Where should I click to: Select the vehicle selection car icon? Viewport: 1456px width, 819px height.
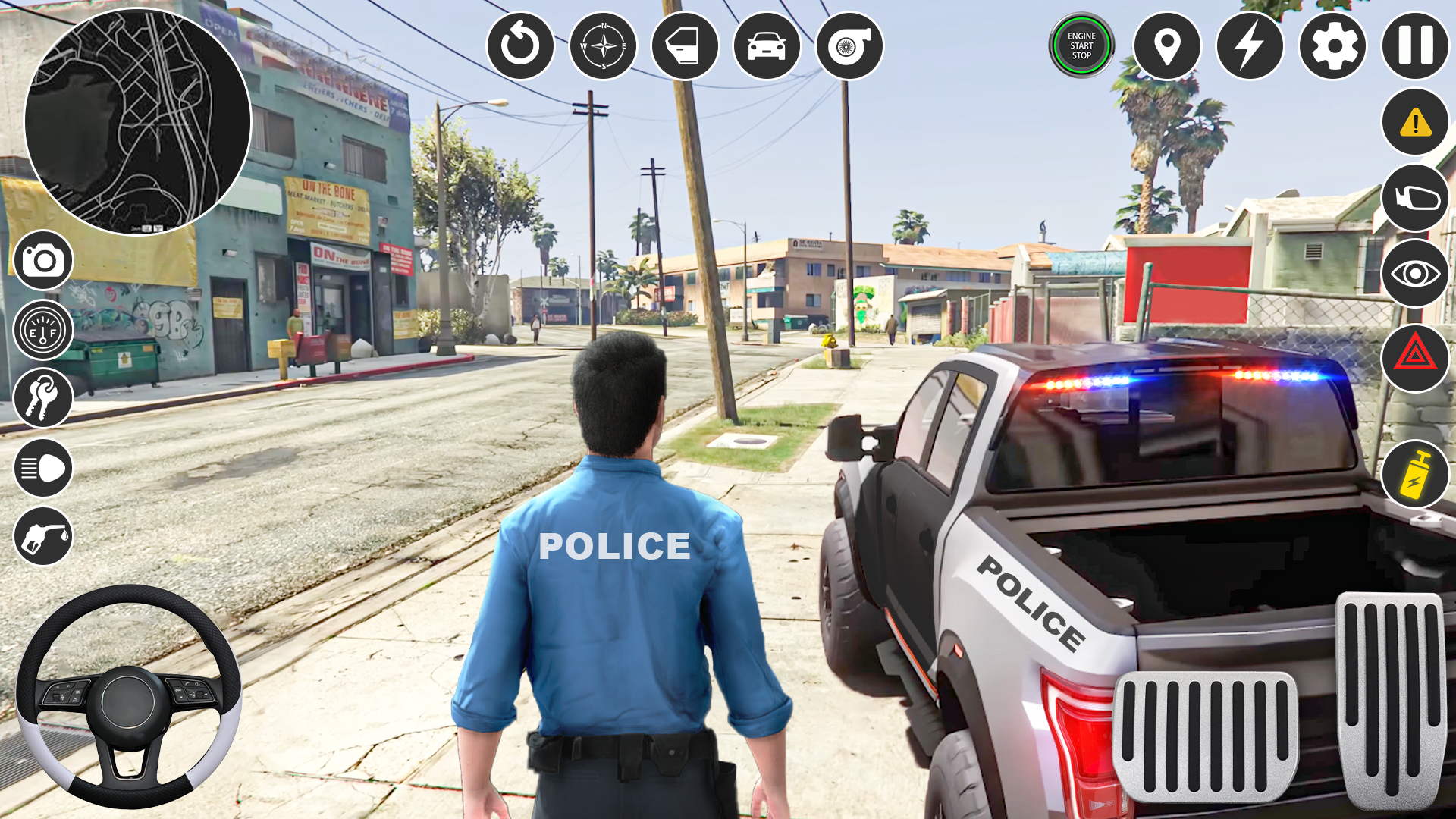(x=767, y=45)
